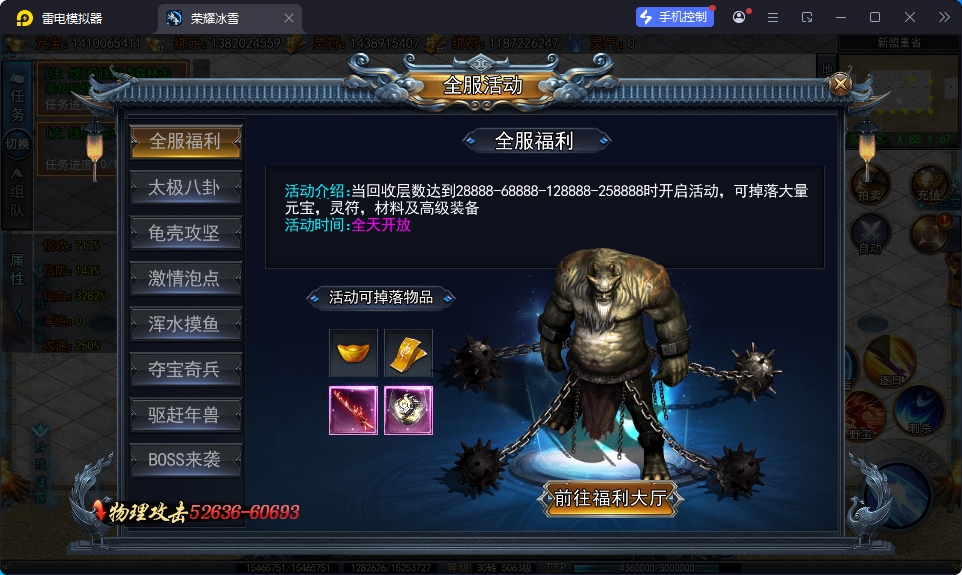
Task: Select the BOSS来袭 tab
Action: pos(185,460)
